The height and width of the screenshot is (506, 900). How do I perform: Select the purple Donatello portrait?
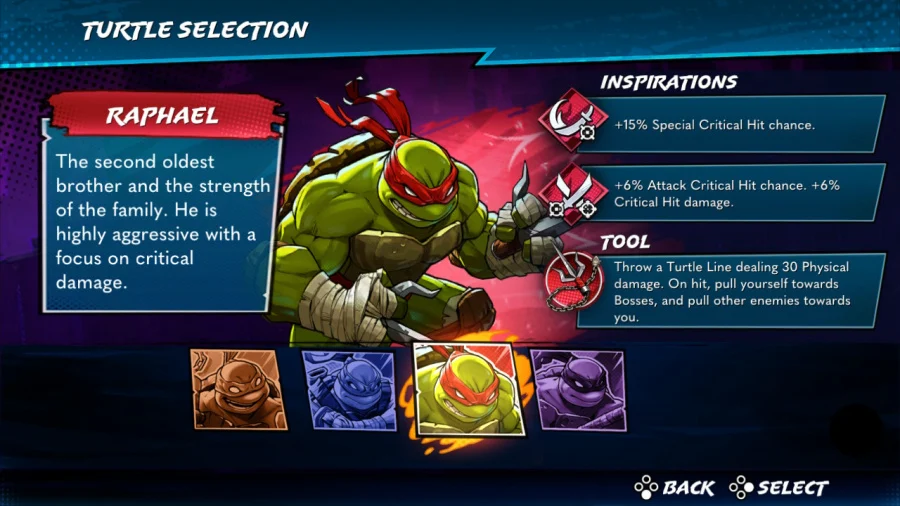click(x=578, y=389)
